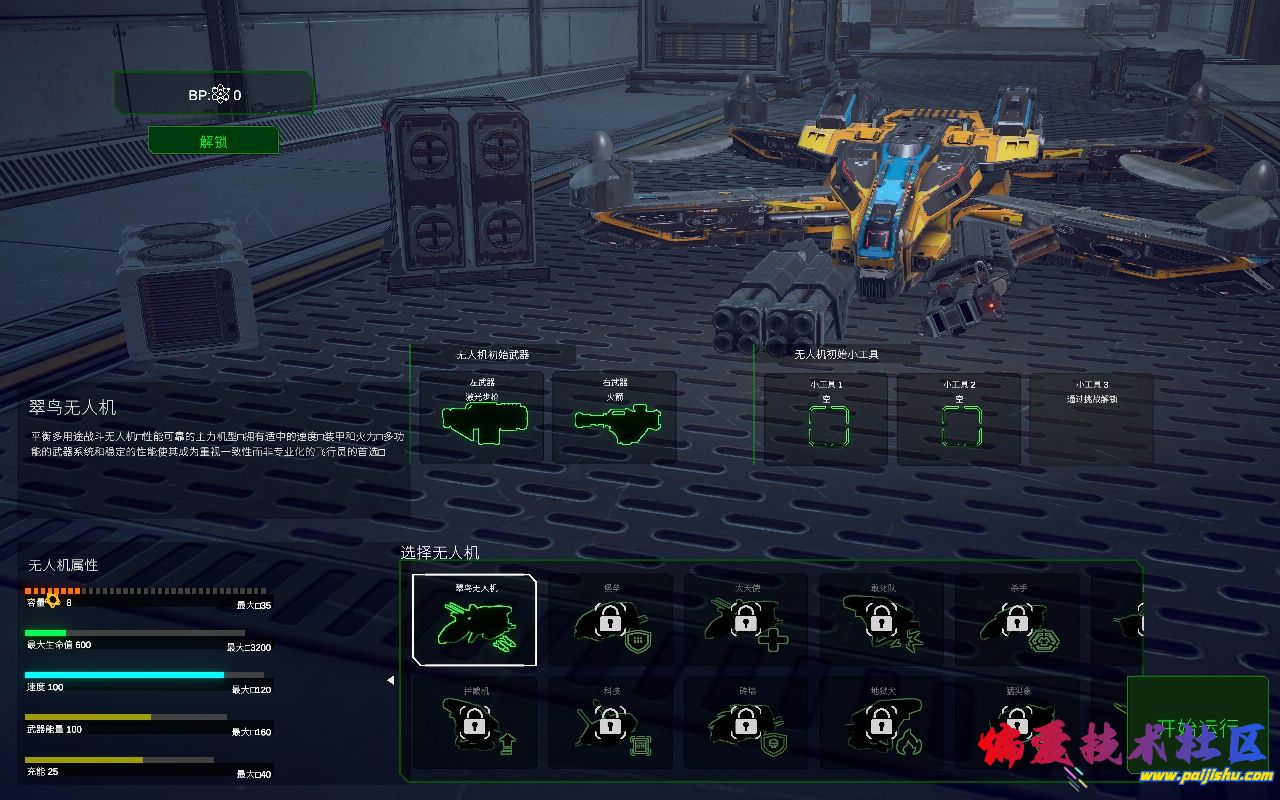The width and height of the screenshot is (1280, 800).
Task: Open the 左武器 laser rifle slot
Action: pos(481,418)
